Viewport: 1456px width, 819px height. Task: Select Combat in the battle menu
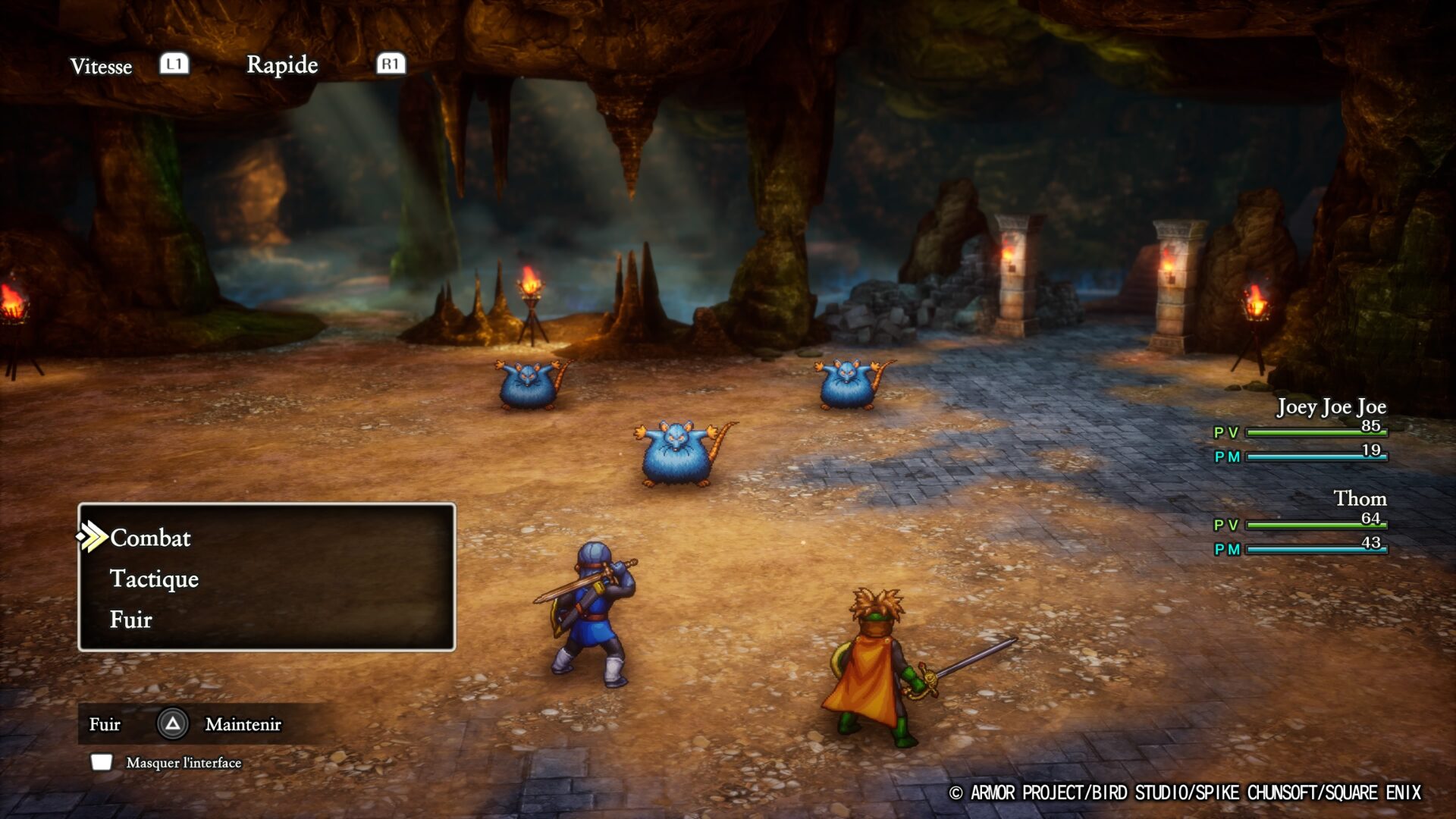(x=150, y=538)
